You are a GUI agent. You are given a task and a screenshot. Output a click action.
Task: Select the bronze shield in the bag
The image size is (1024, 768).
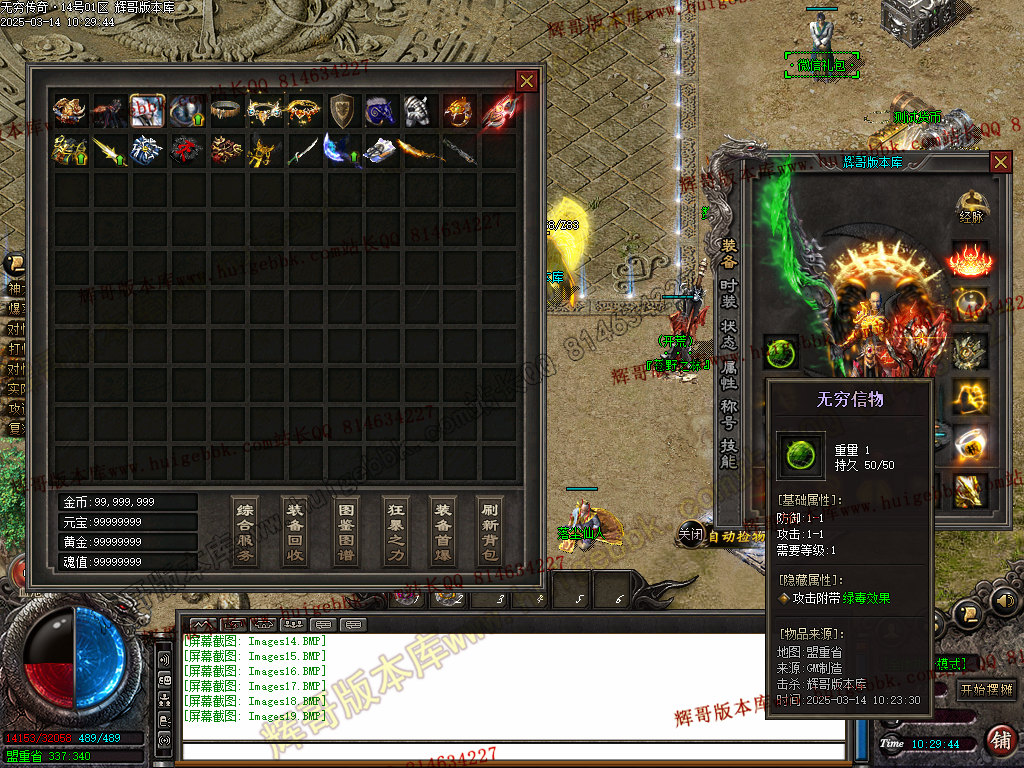pos(342,110)
